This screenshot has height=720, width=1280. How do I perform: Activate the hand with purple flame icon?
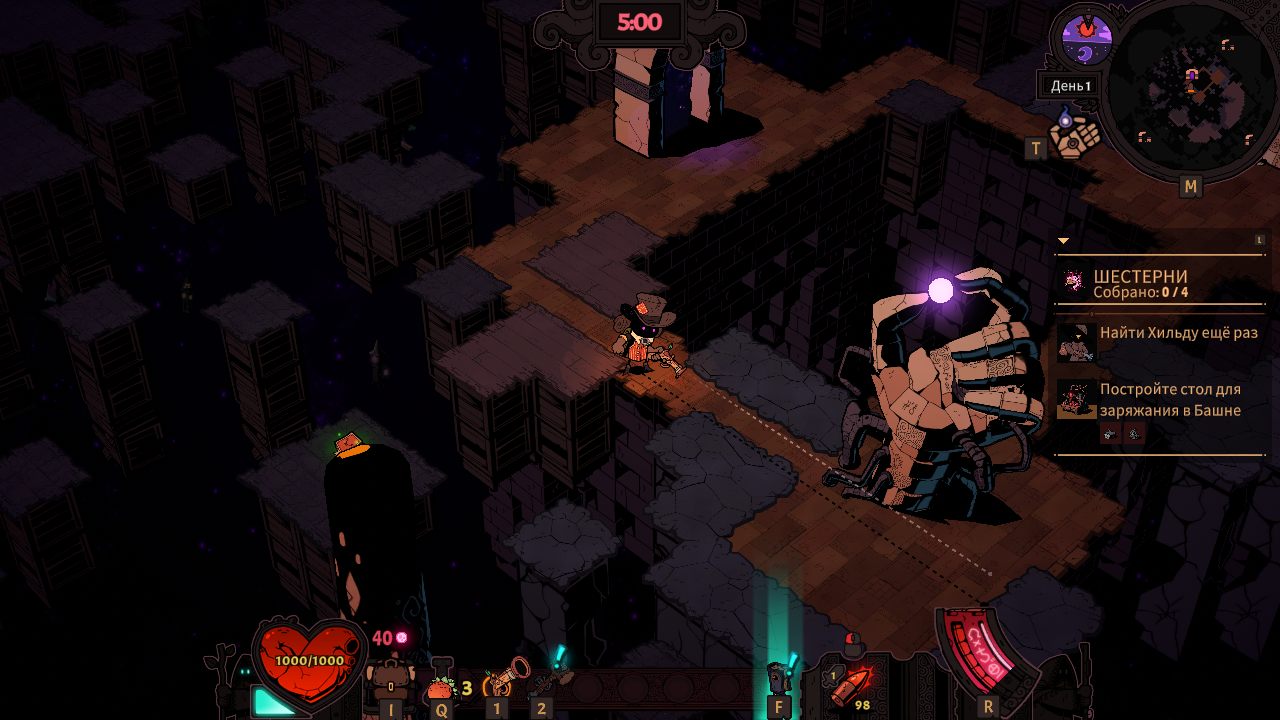click(x=1075, y=134)
